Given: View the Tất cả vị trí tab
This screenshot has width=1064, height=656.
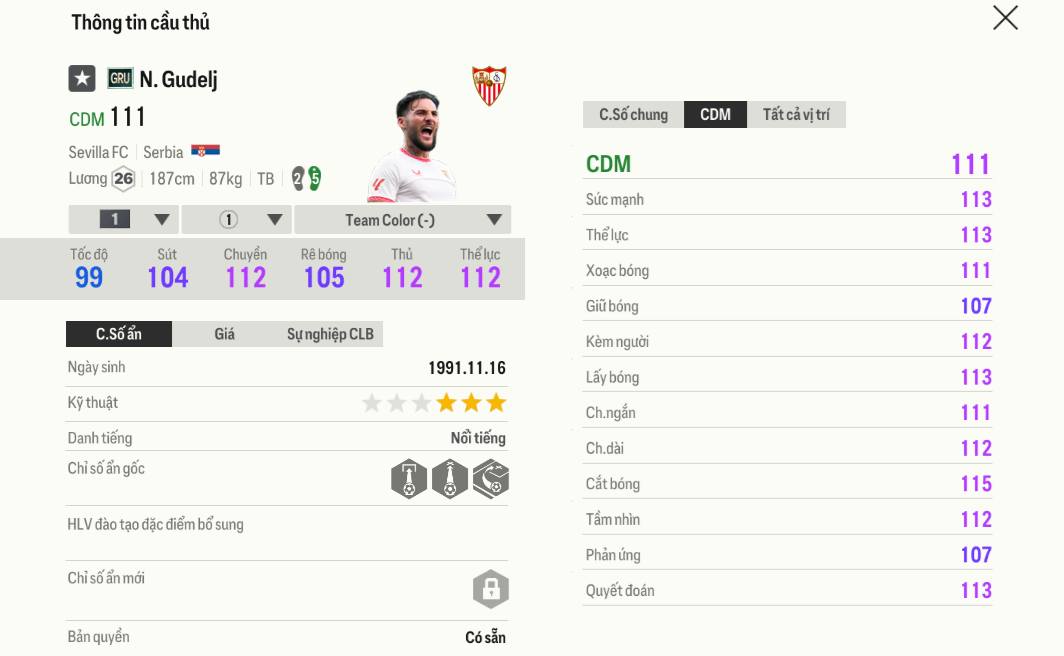Looking at the screenshot, I should (796, 115).
